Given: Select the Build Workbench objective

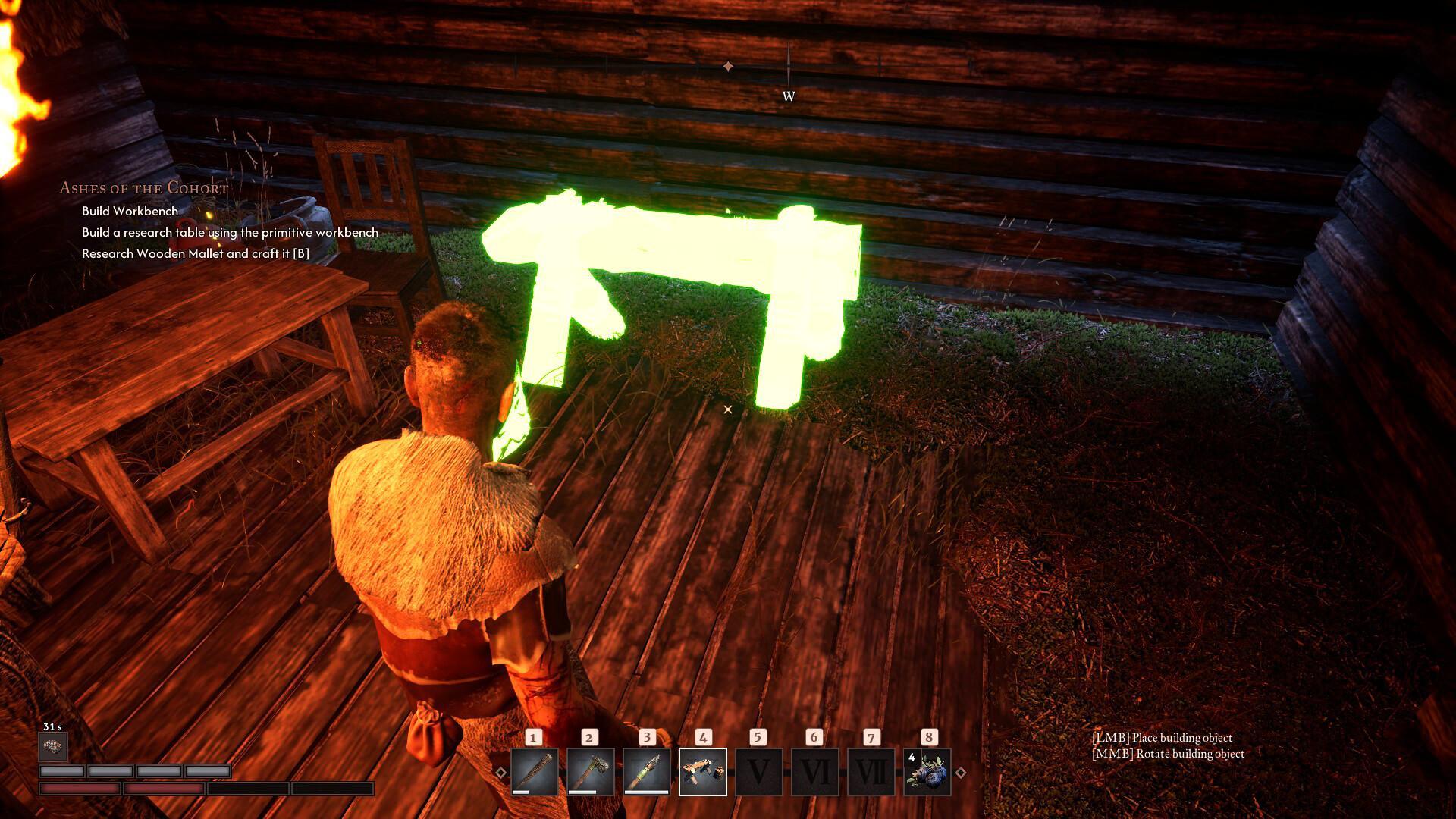Looking at the screenshot, I should pos(130,211).
